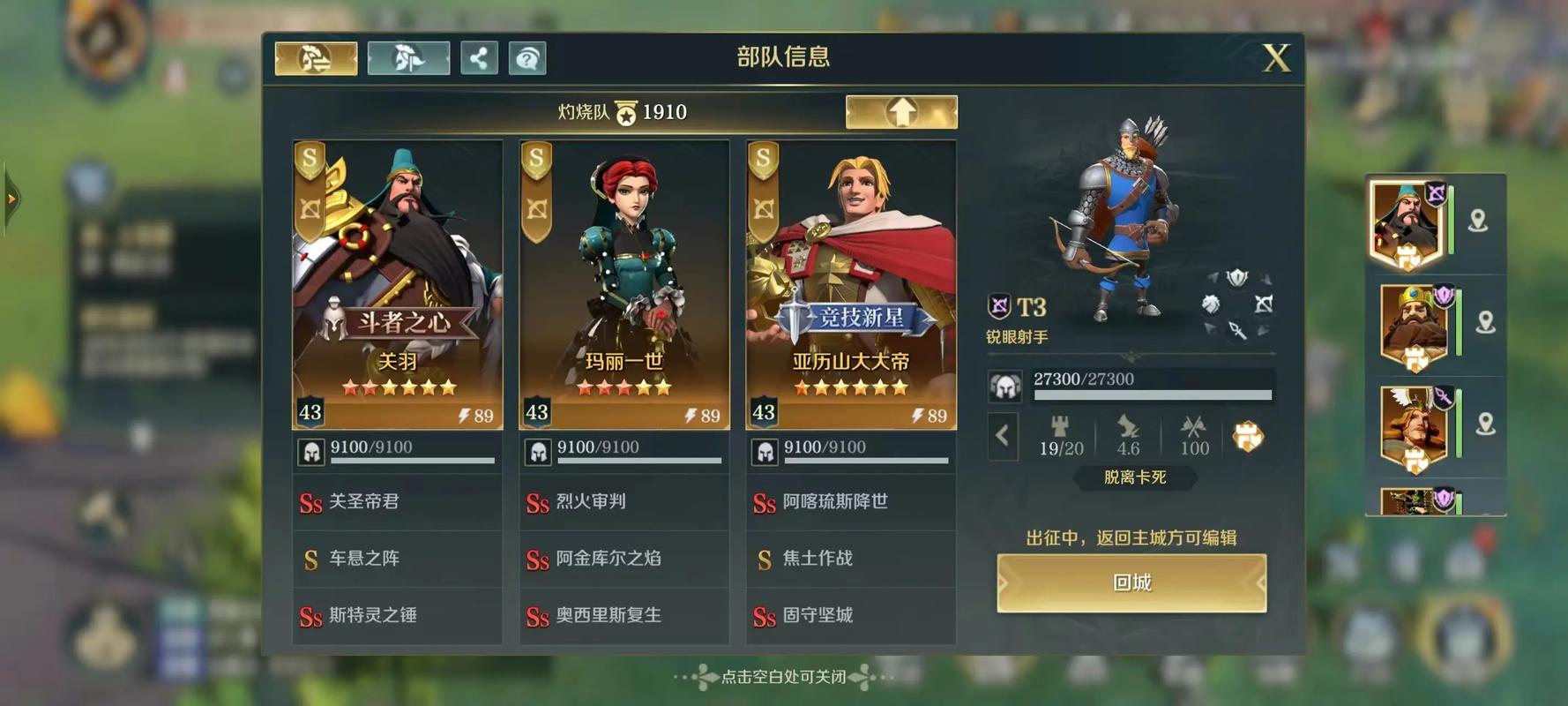
Task: Select the 亚历山大大帝 hero card
Action: pyautogui.click(x=851, y=284)
